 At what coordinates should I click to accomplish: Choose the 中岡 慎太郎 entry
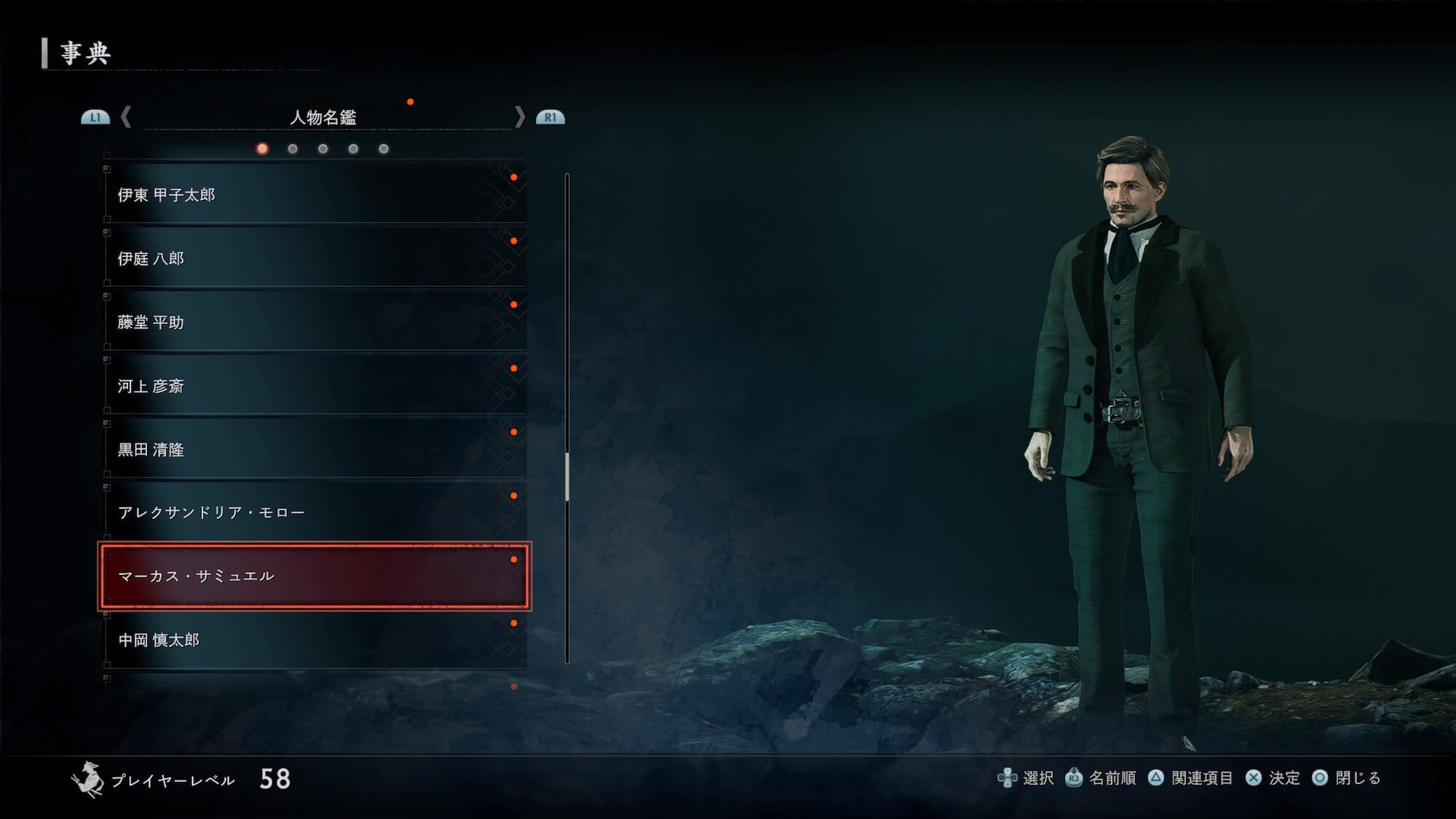coord(314,640)
